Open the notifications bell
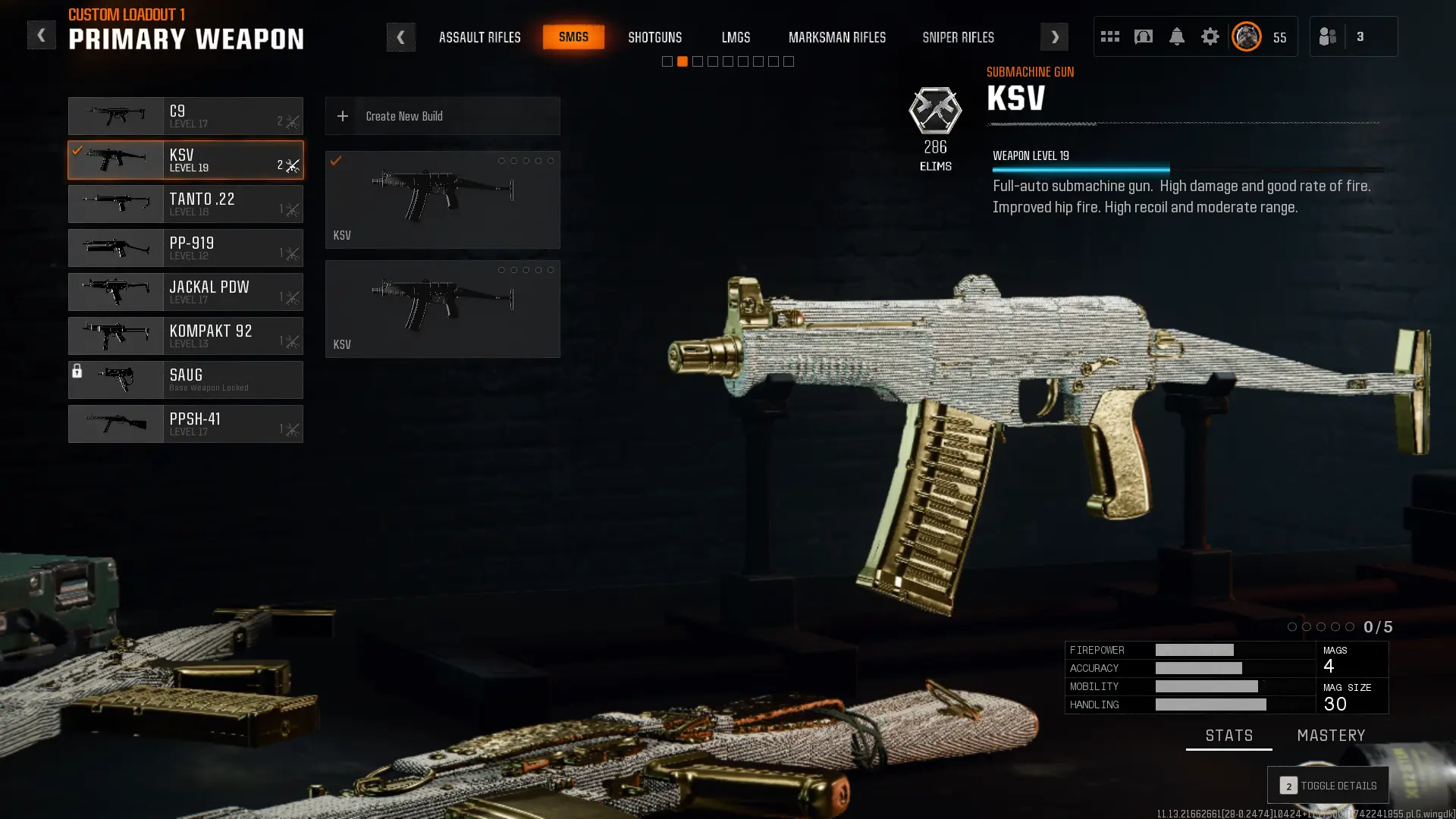 tap(1176, 36)
